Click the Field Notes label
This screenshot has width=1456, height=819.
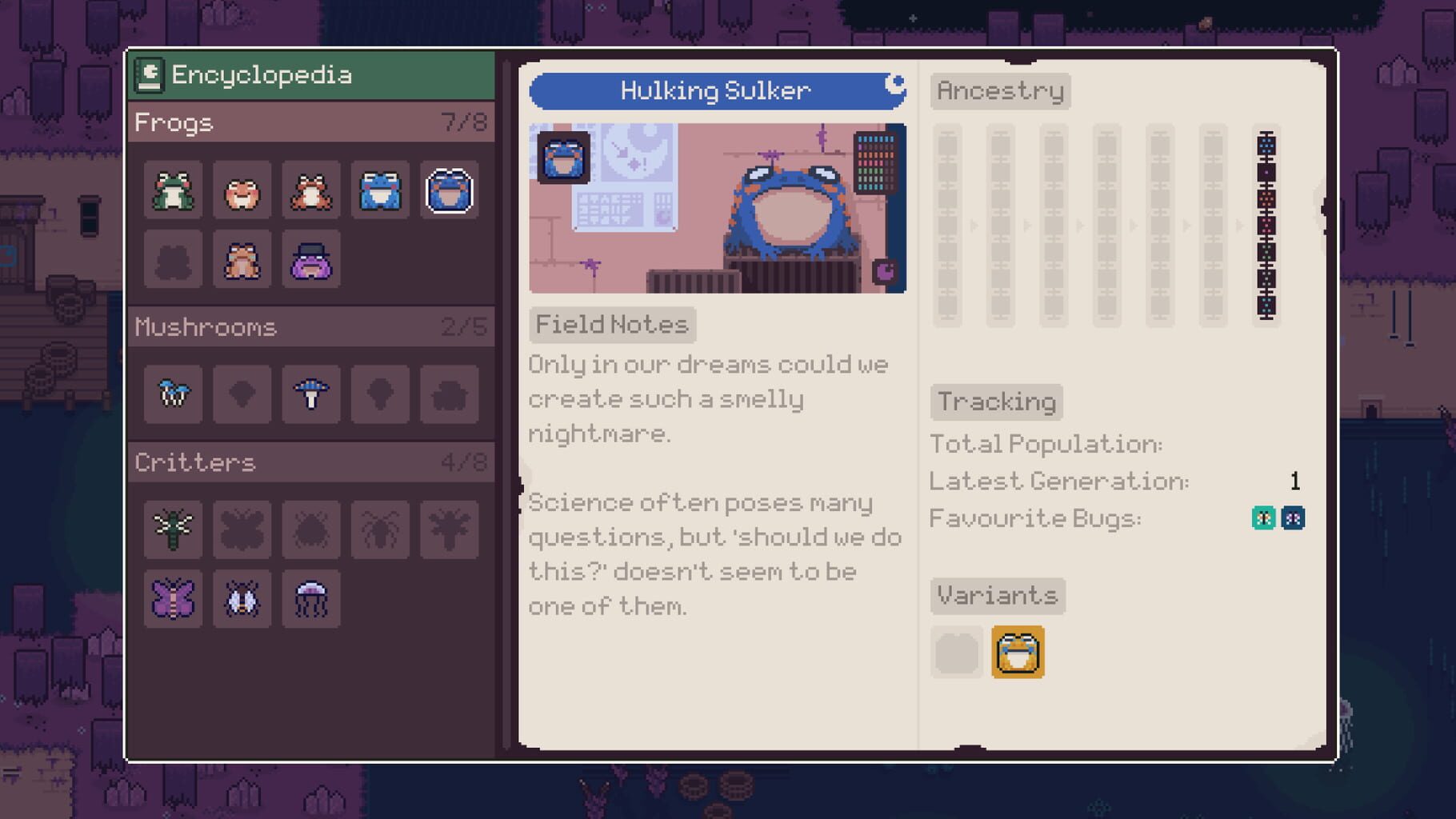point(612,325)
